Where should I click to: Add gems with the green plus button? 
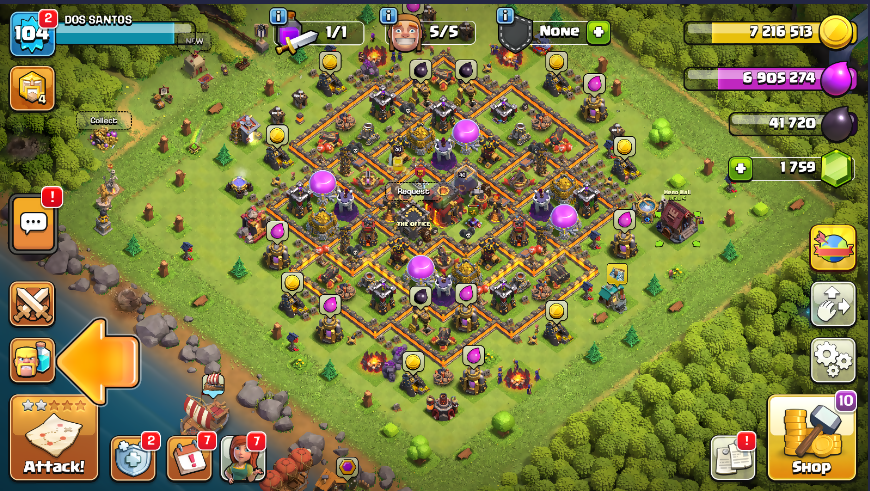point(741,168)
